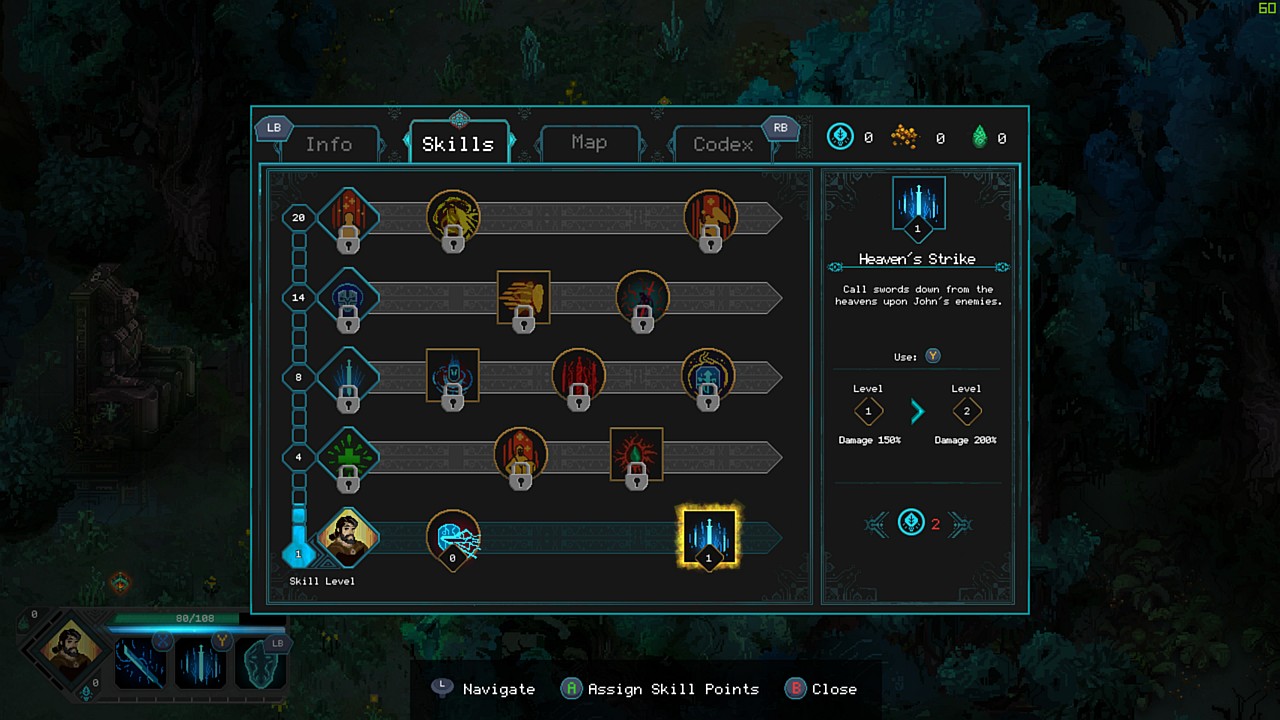Pick the locked green cross skill

[x=348, y=457]
